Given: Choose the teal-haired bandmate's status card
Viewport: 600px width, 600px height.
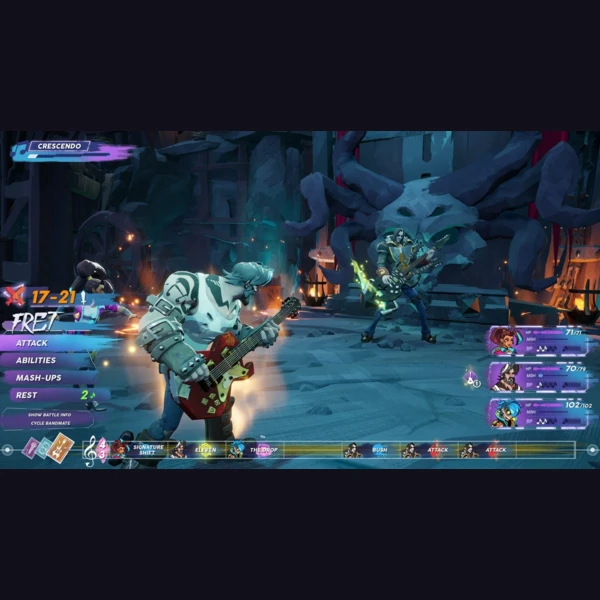Looking at the screenshot, I should (x=538, y=412).
